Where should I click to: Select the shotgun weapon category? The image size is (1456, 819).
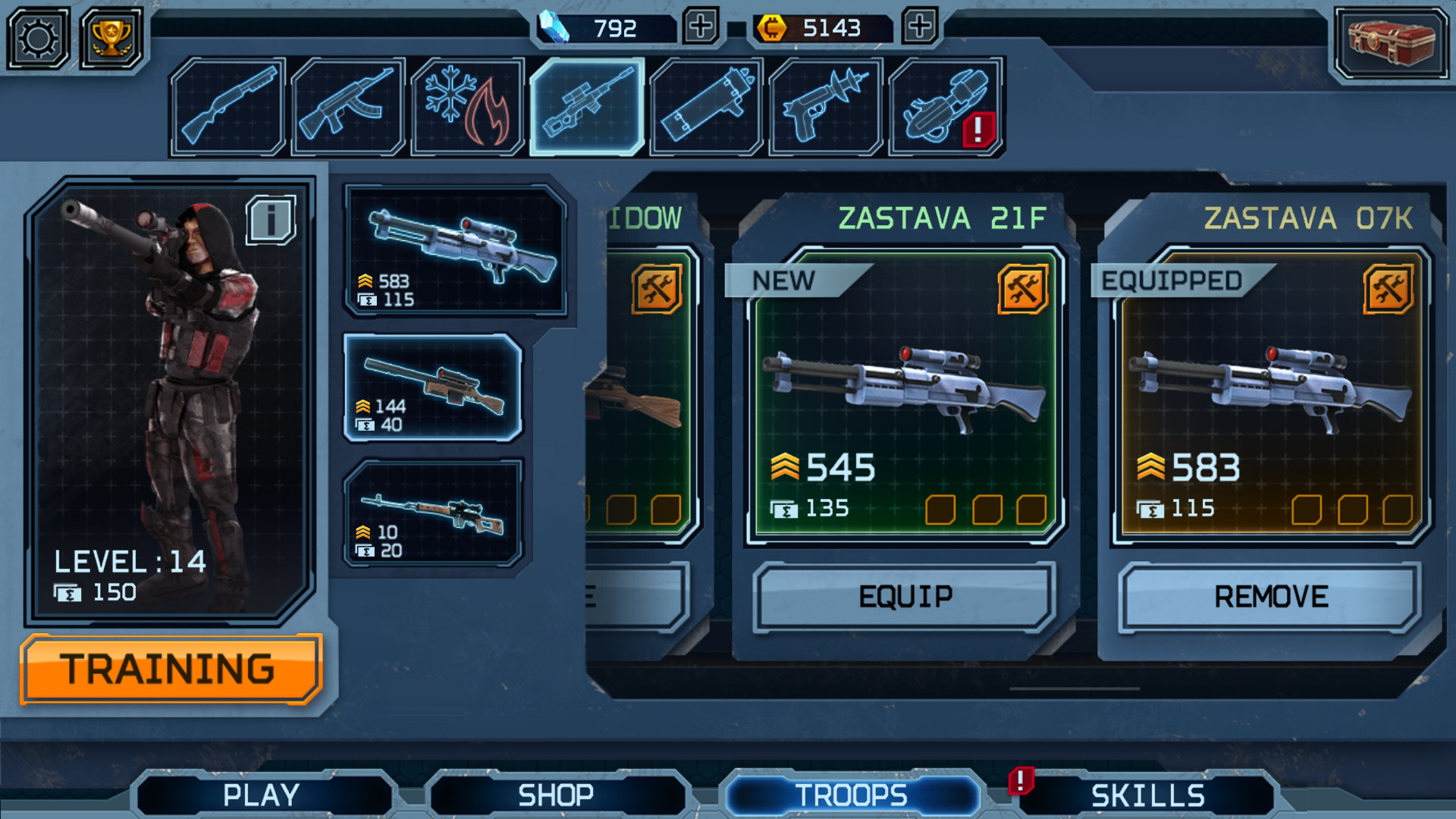click(x=227, y=106)
